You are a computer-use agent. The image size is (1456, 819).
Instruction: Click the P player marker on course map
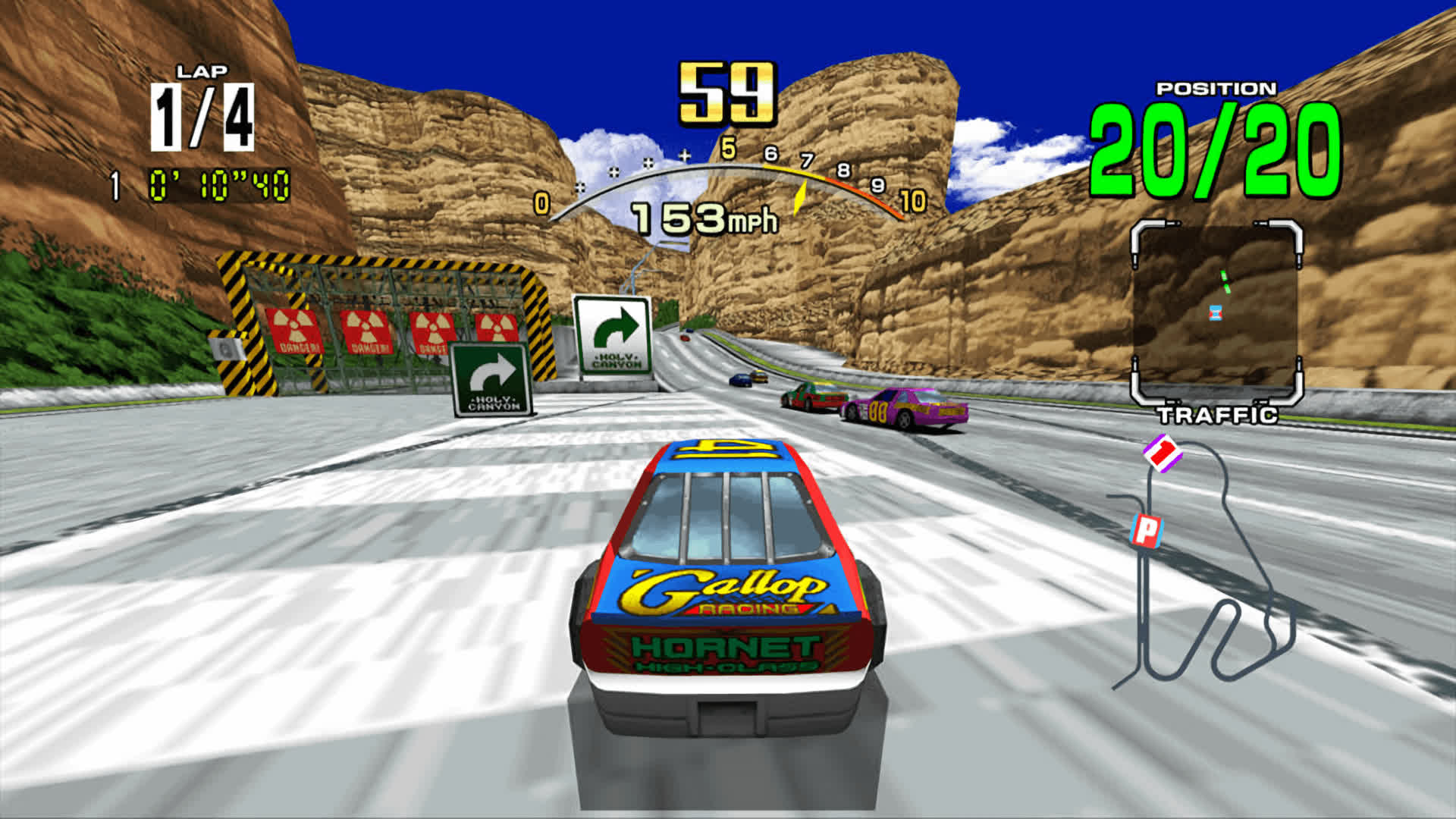[x=1147, y=530]
